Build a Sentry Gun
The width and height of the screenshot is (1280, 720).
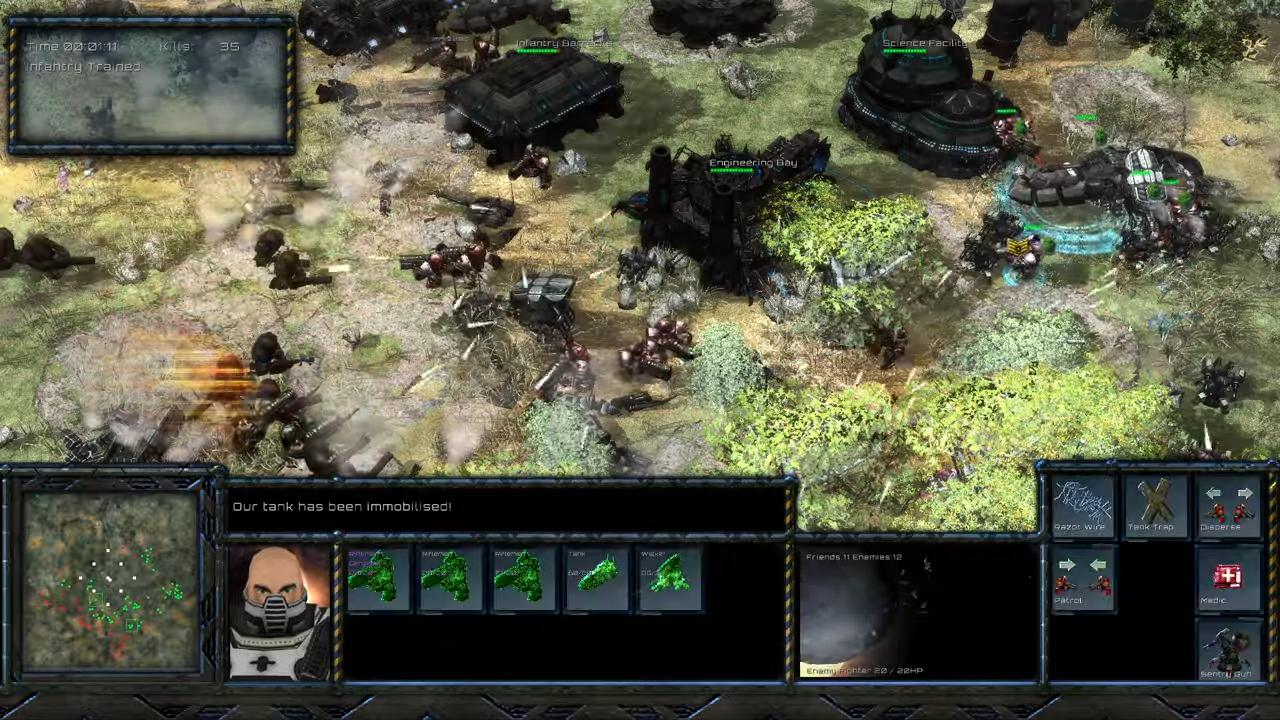[1228, 651]
